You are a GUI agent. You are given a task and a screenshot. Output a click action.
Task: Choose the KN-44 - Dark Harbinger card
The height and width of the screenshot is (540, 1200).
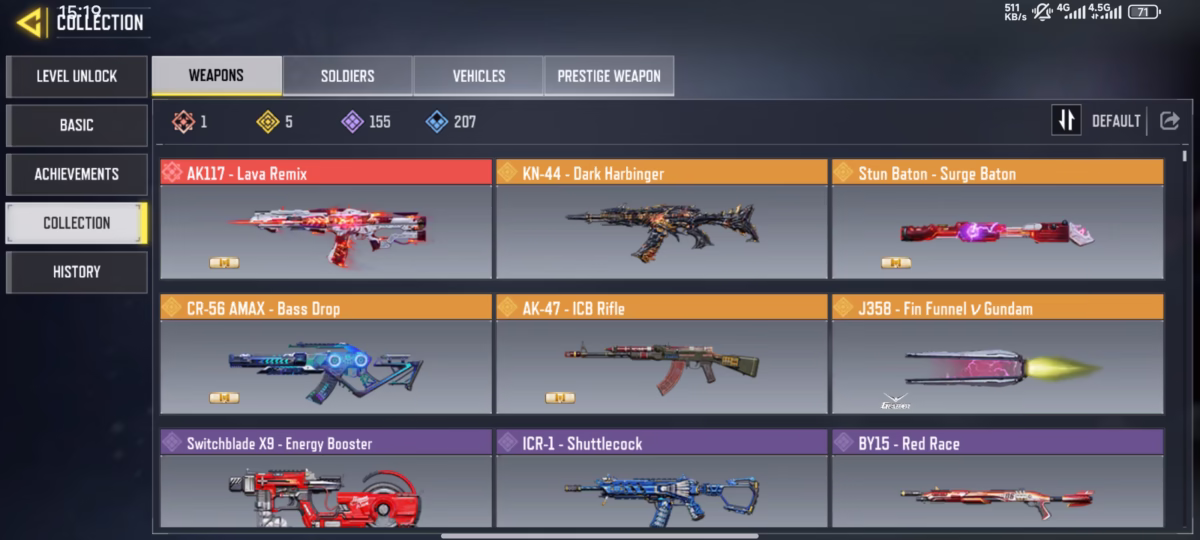661,230
